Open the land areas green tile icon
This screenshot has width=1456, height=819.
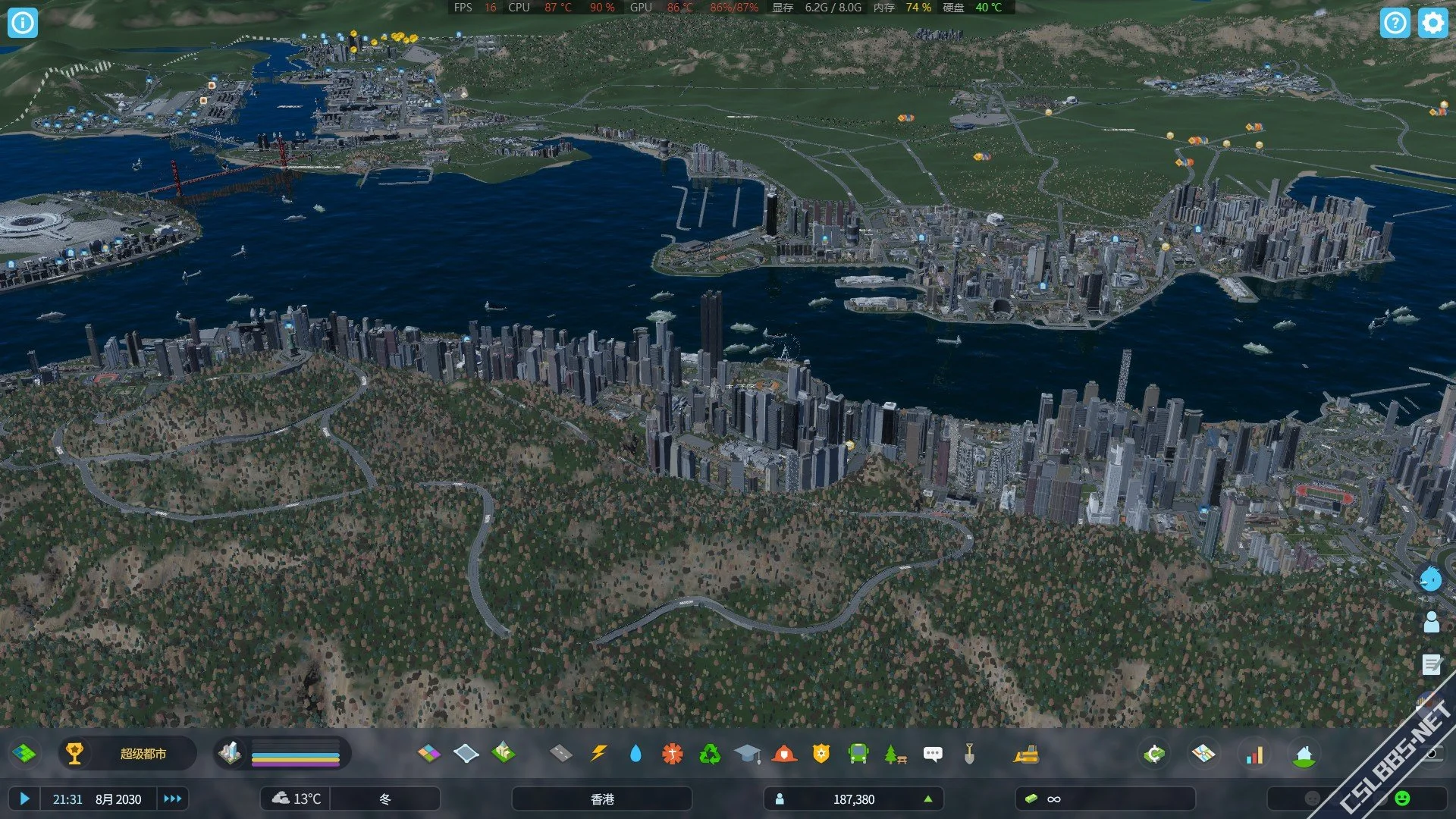24,754
